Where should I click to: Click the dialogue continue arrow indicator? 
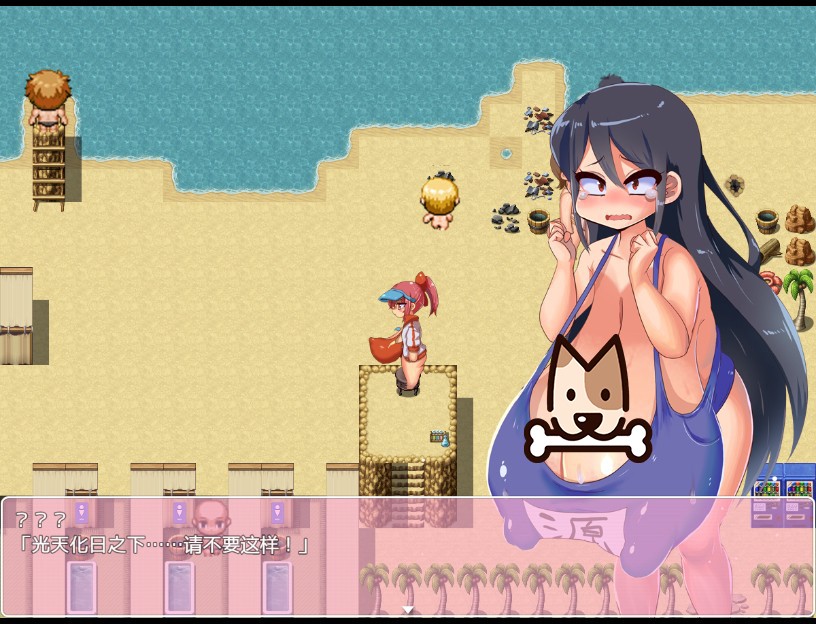point(407,609)
